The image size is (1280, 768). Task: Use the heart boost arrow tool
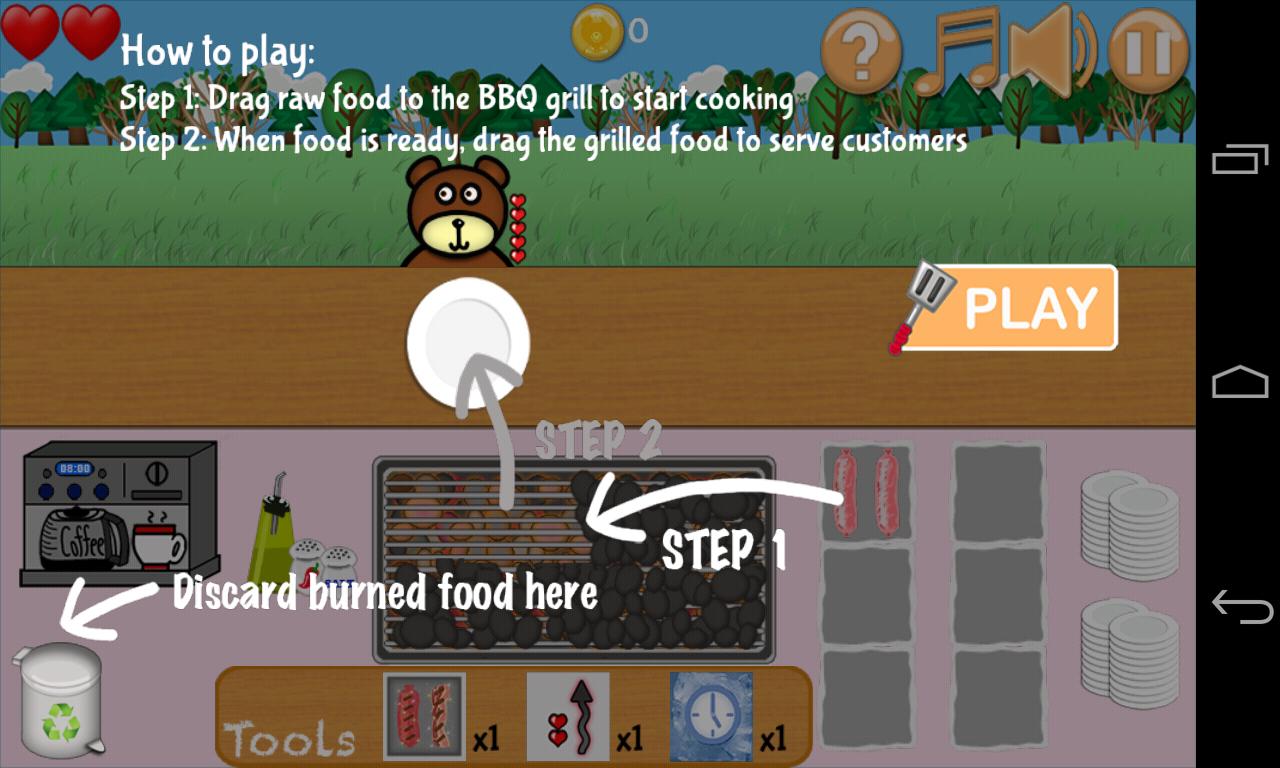(x=568, y=715)
